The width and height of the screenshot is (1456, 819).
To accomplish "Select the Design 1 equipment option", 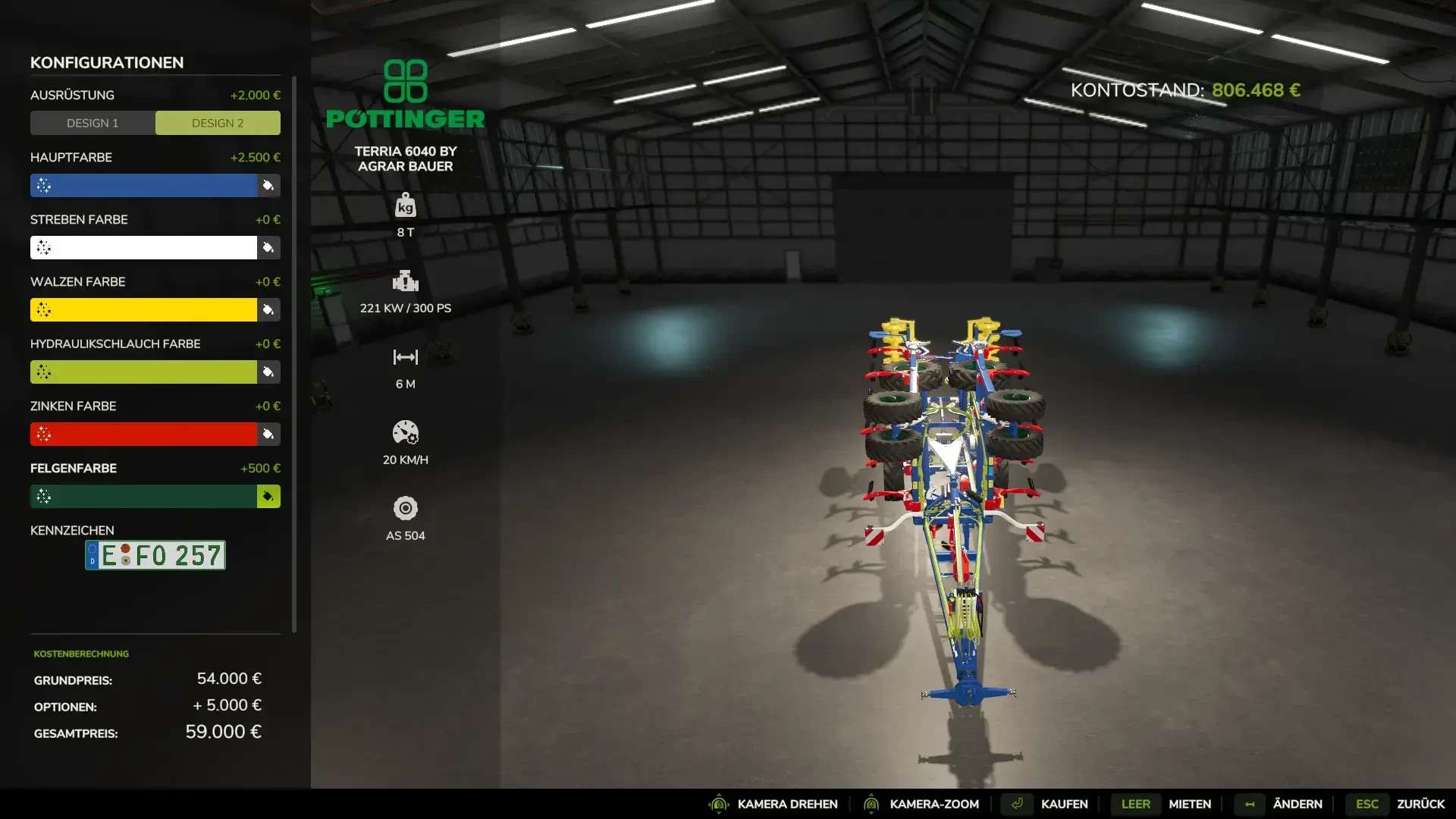I will 93,123.
